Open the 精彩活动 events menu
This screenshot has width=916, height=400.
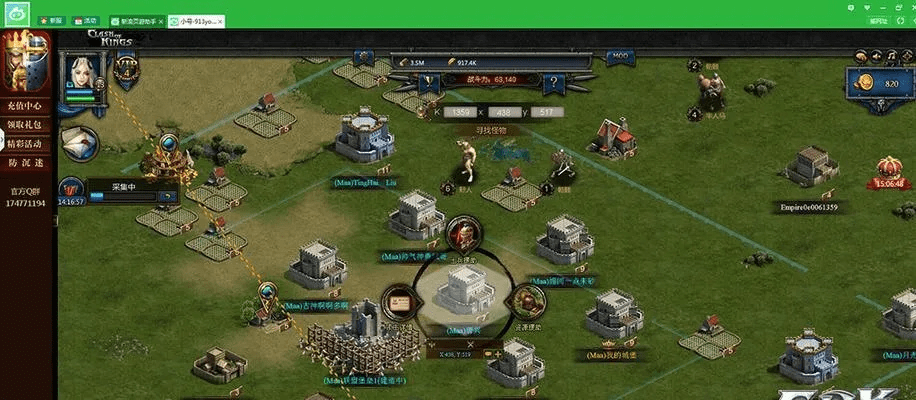(24, 144)
